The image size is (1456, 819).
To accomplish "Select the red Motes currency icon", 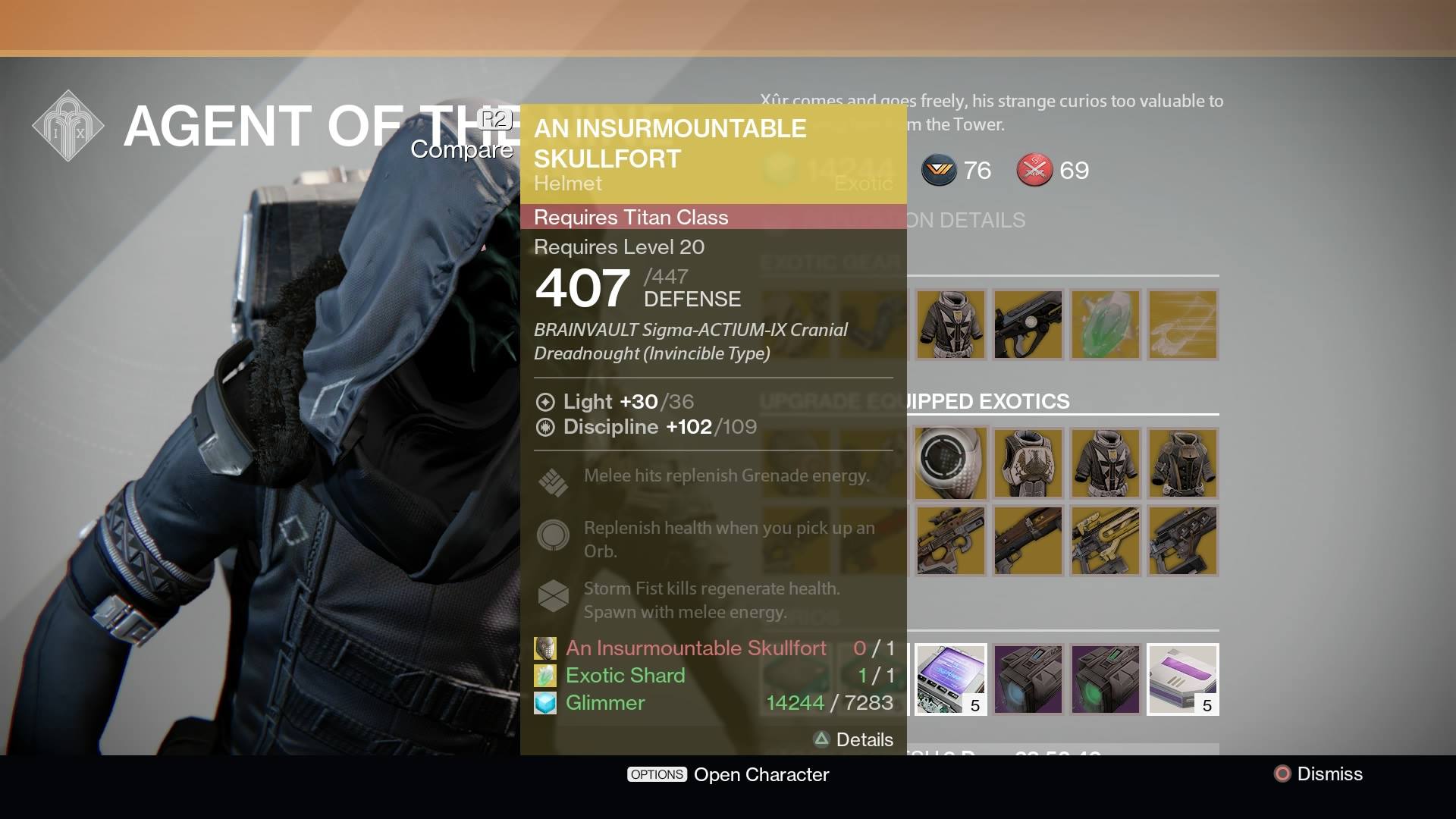I will [1036, 170].
